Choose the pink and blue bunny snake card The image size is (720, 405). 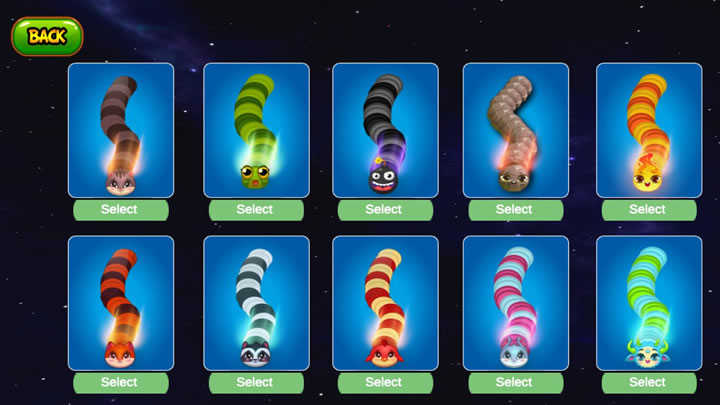tap(515, 303)
